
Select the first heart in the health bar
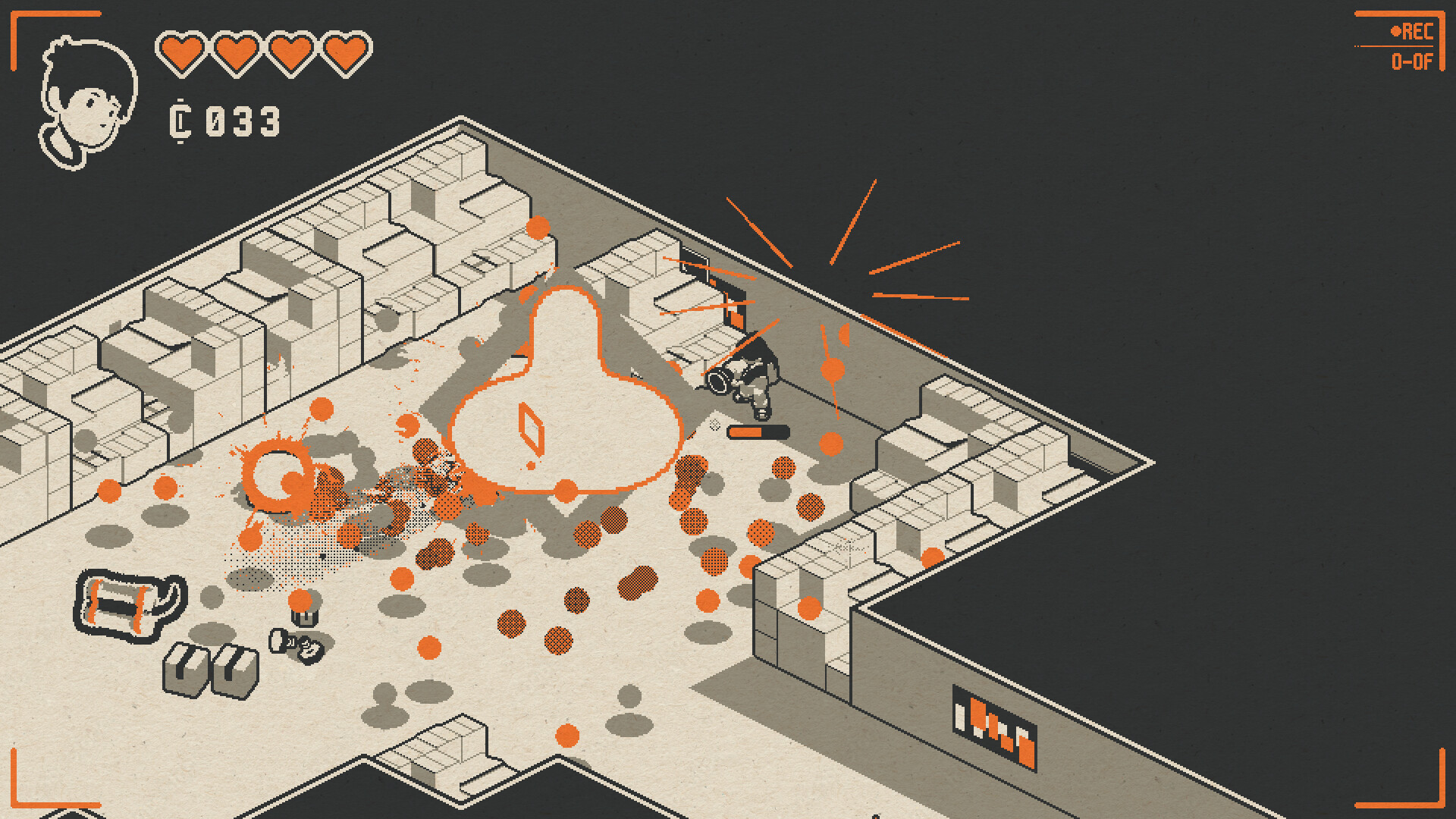182,49
